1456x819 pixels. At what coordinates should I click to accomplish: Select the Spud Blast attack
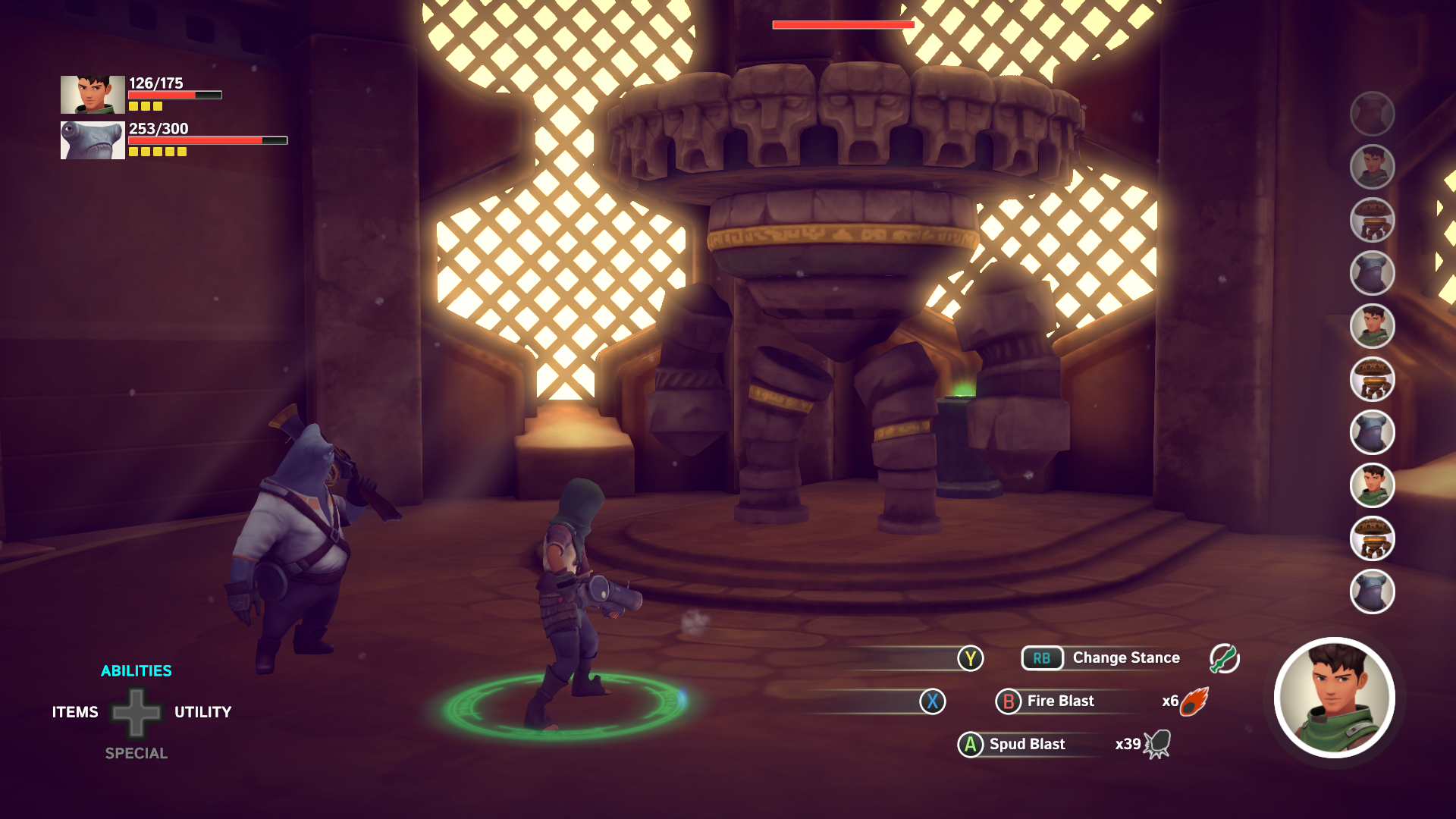click(x=1026, y=745)
